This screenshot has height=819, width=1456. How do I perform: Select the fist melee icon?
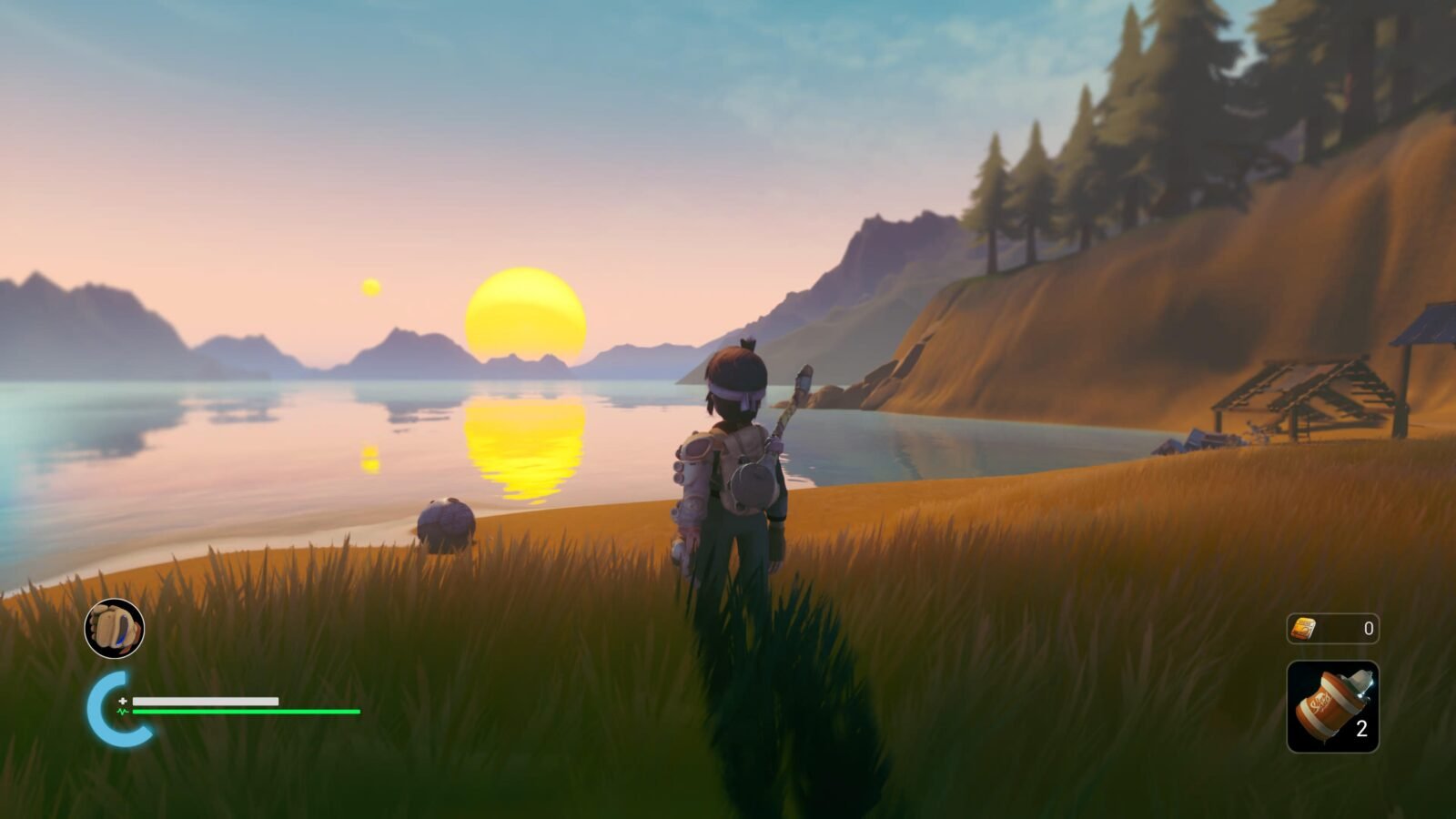click(x=115, y=628)
